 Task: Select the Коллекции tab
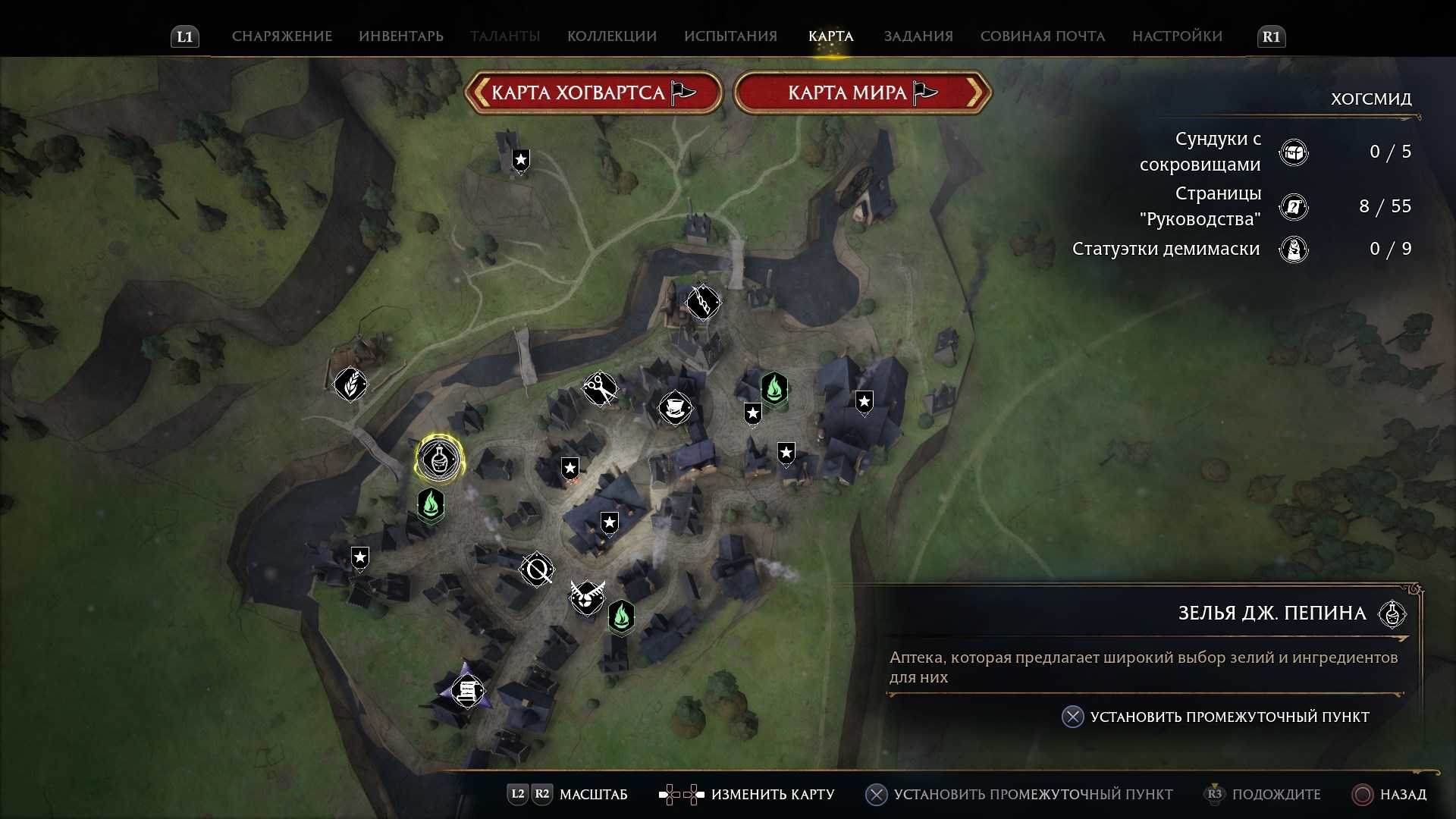(611, 36)
